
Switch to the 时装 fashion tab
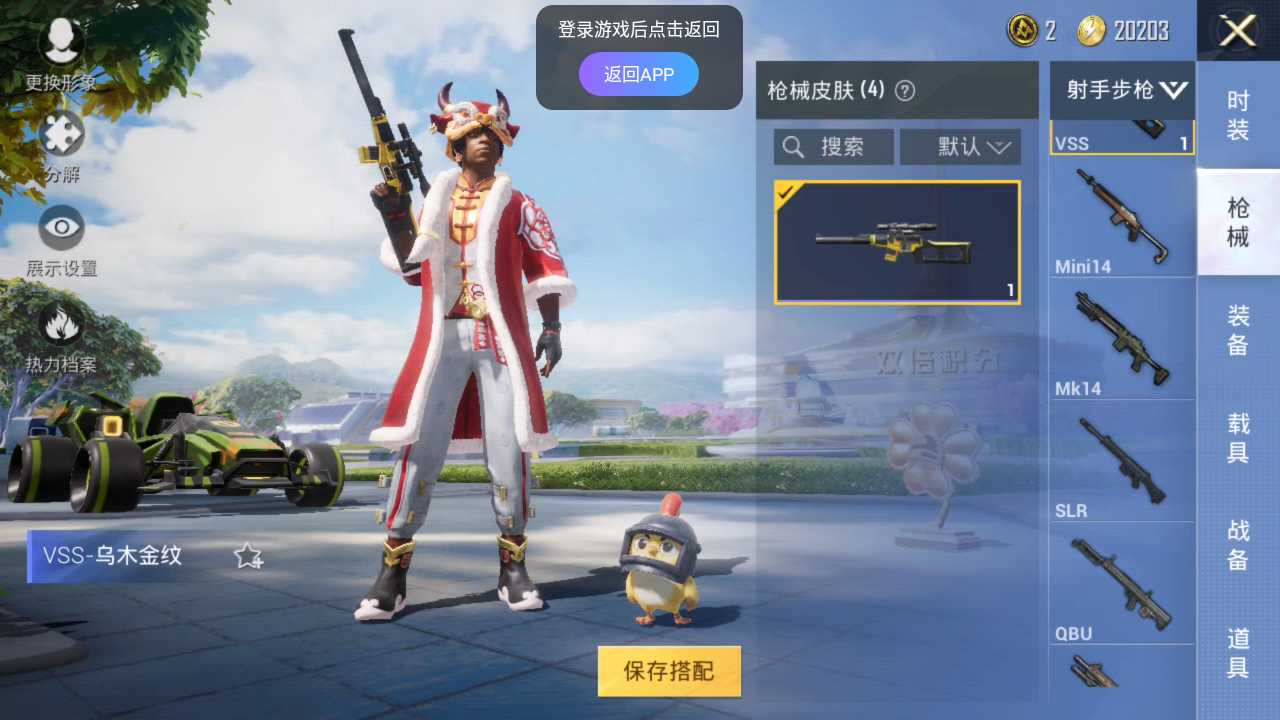[1238, 112]
